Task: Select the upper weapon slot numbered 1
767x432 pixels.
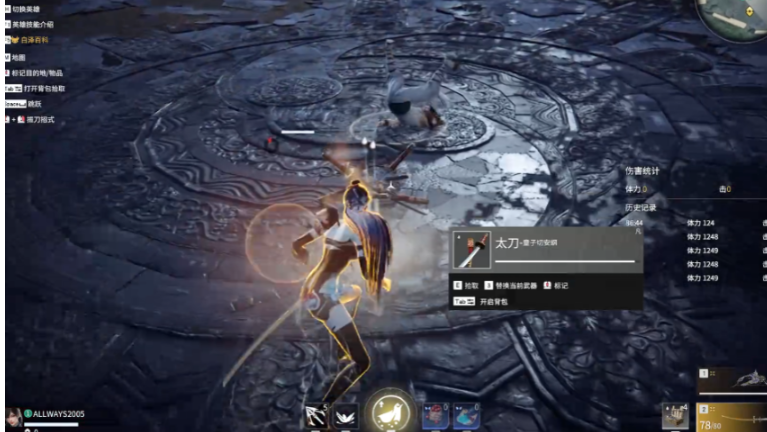Action: (x=732, y=380)
